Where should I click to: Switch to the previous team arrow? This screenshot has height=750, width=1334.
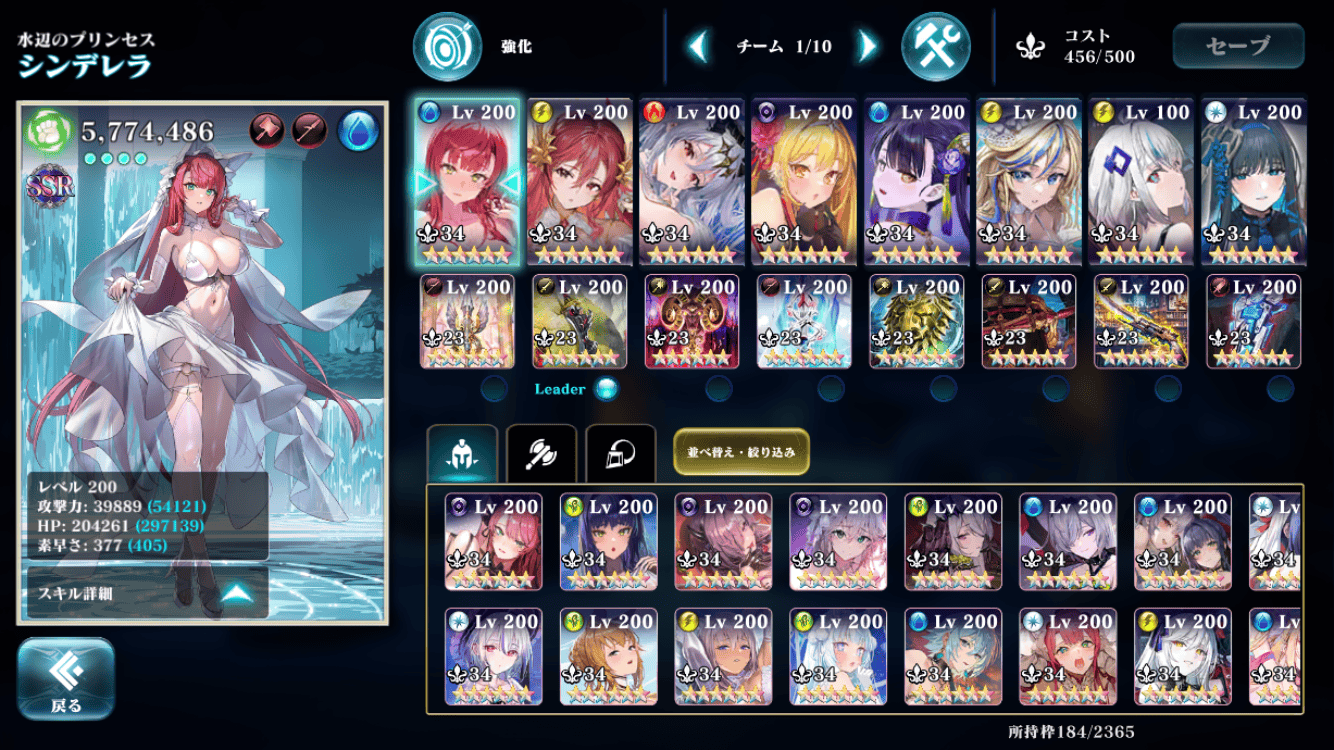tap(699, 46)
